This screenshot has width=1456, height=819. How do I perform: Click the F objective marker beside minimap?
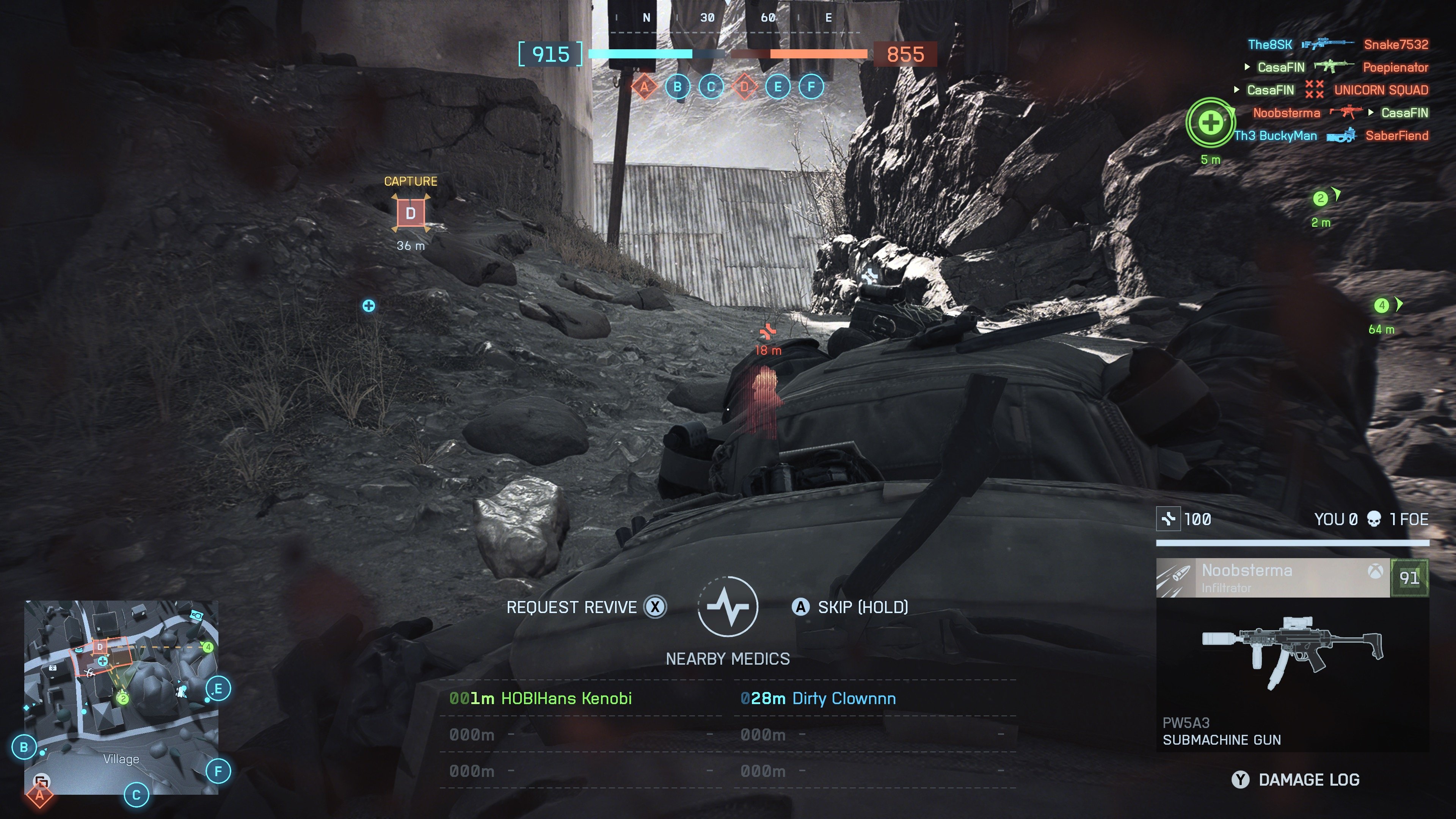pyautogui.click(x=218, y=771)
